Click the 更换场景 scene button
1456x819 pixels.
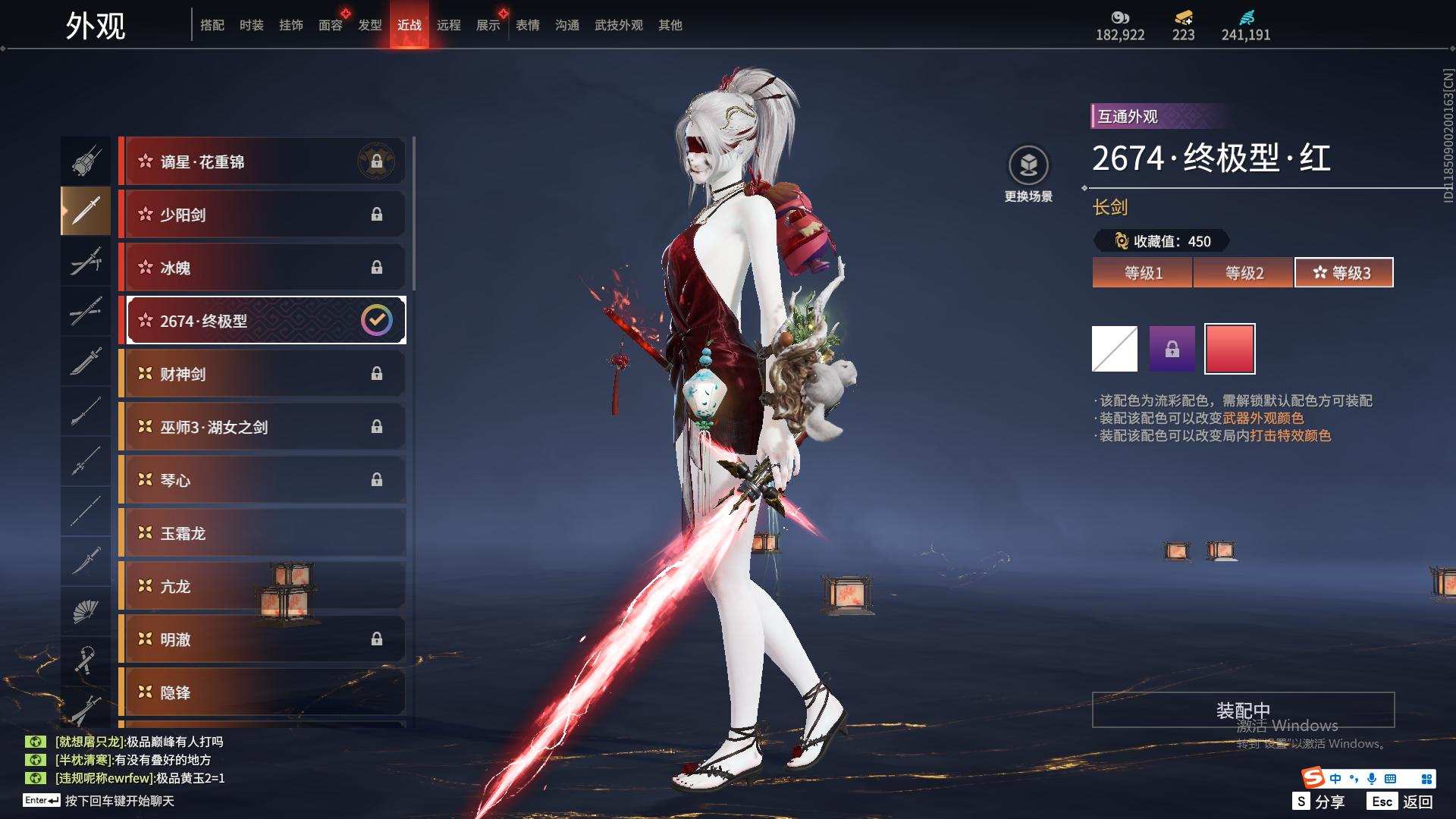pyautogui.click(x=1028, y=174)
